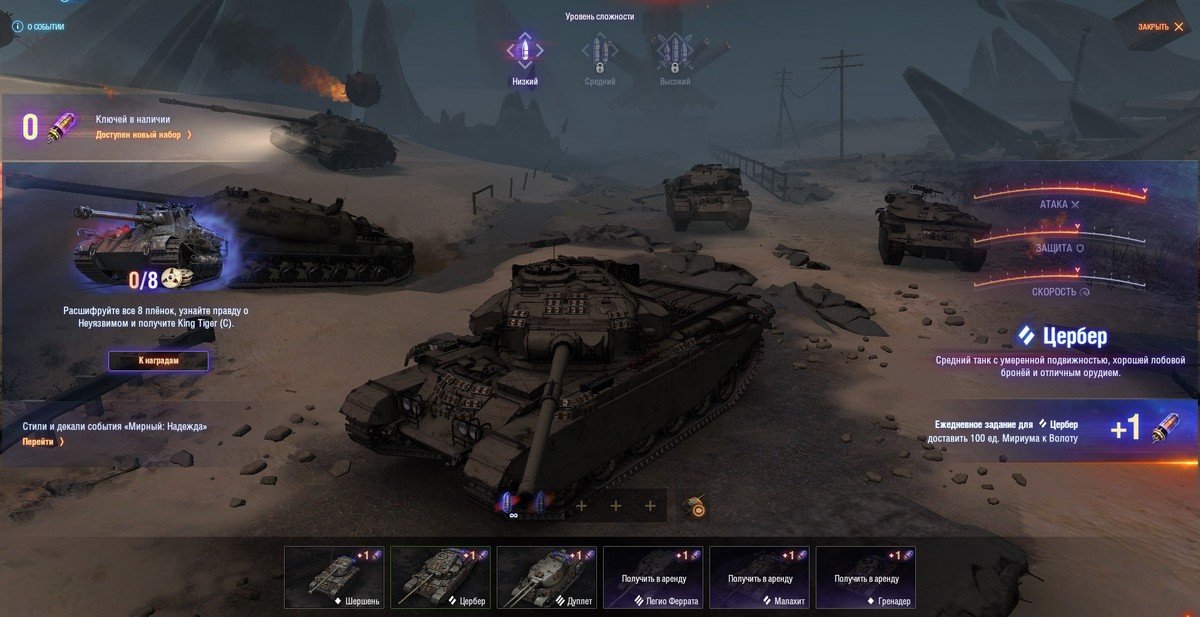
Task: Select the «Низкий» difficulty level
Action: (x=525, y=57)
